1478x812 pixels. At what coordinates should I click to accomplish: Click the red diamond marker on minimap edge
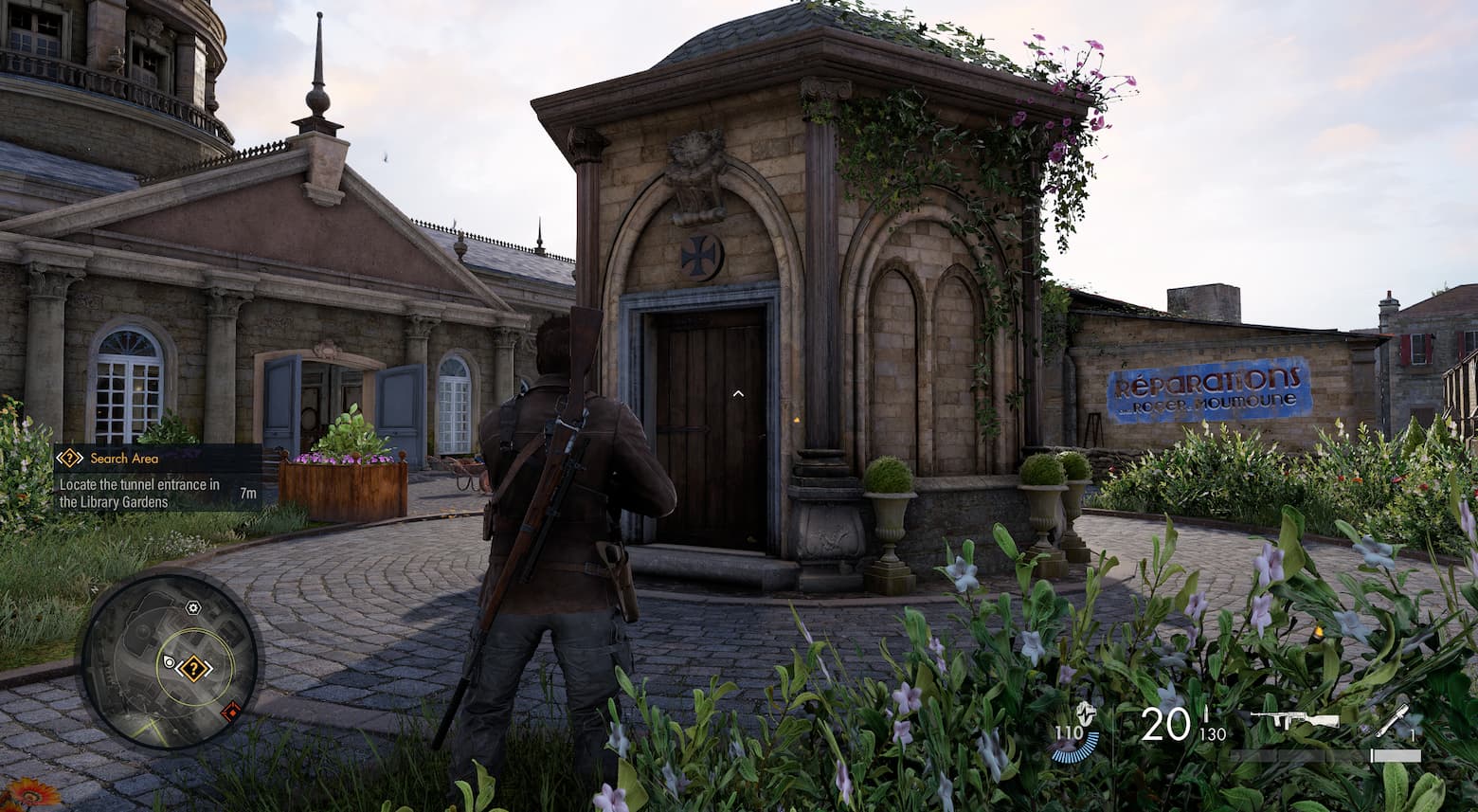[x=231, y=710]
